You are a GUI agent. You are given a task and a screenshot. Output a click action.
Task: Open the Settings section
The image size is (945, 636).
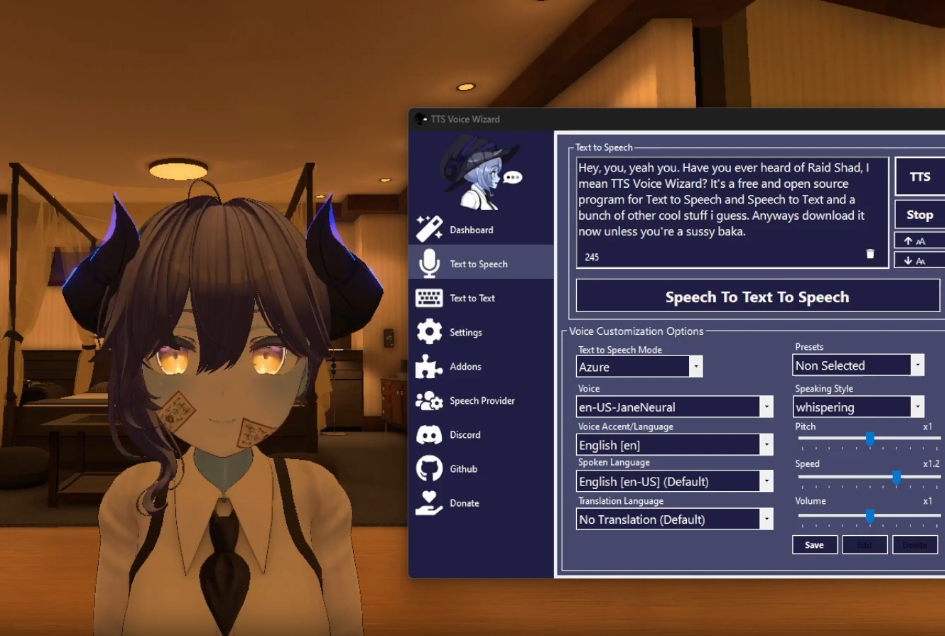pyautogui.click(x=465, y=332)
